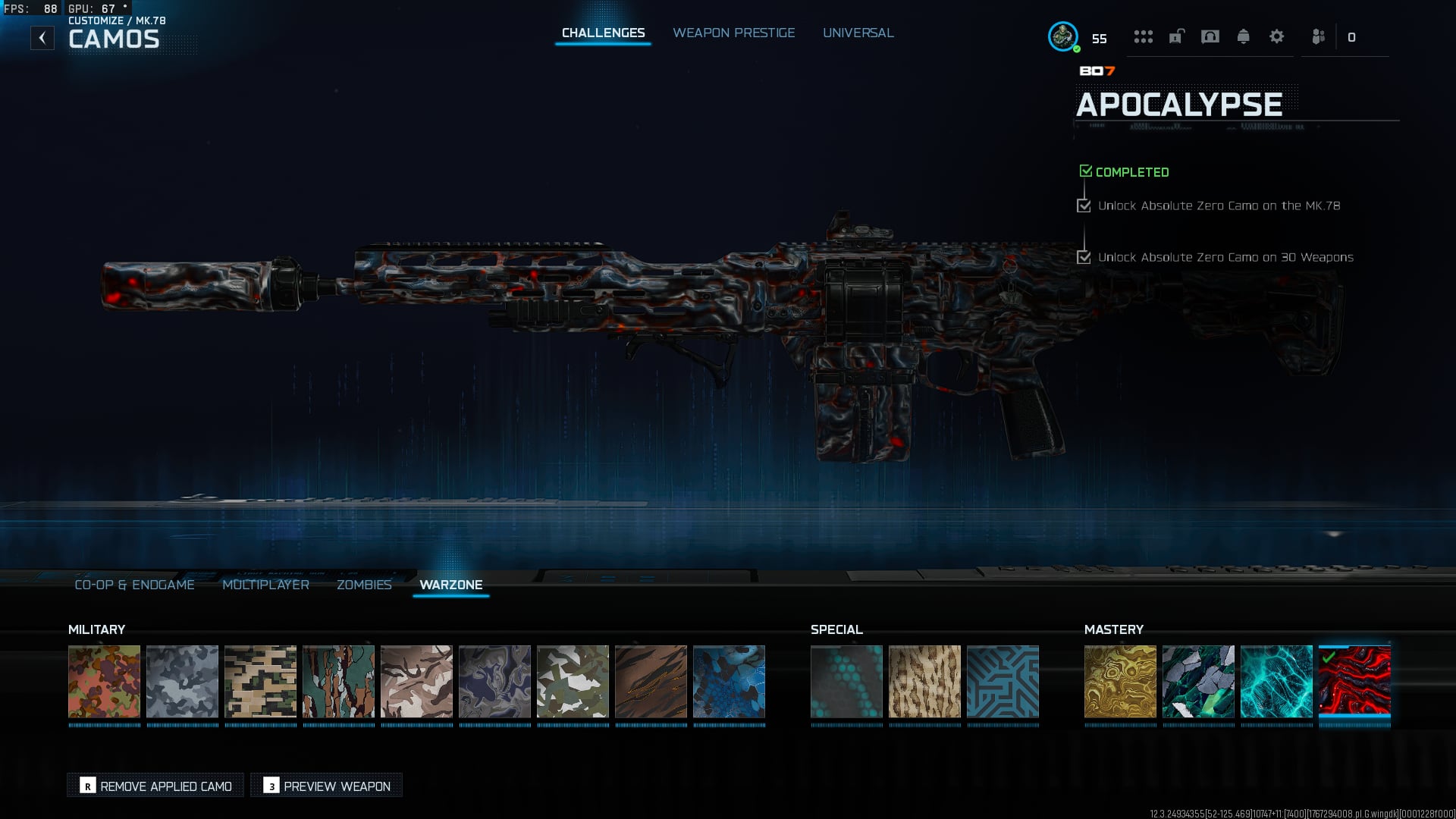Go back using the arrow button

[42, 38]
